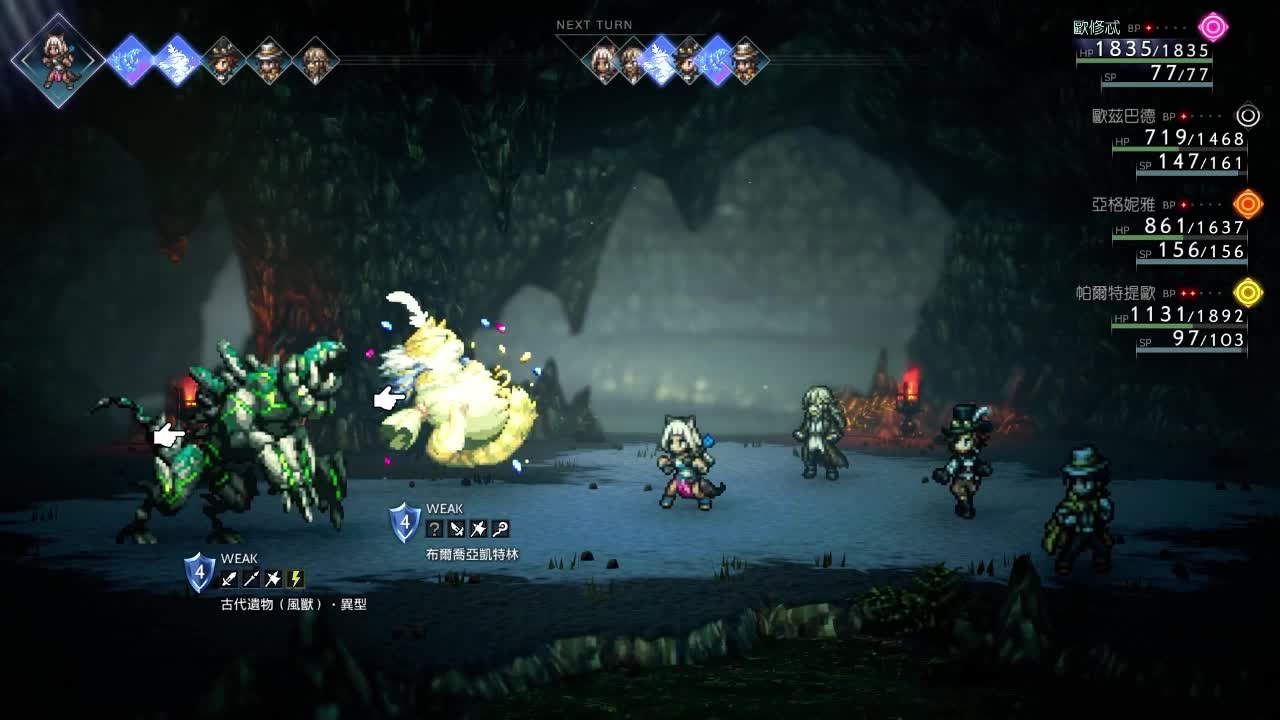1280x720 pixels.
Task: Select the dagger weakness icon of 布爾喬亞凱特林
Action: 456,529
